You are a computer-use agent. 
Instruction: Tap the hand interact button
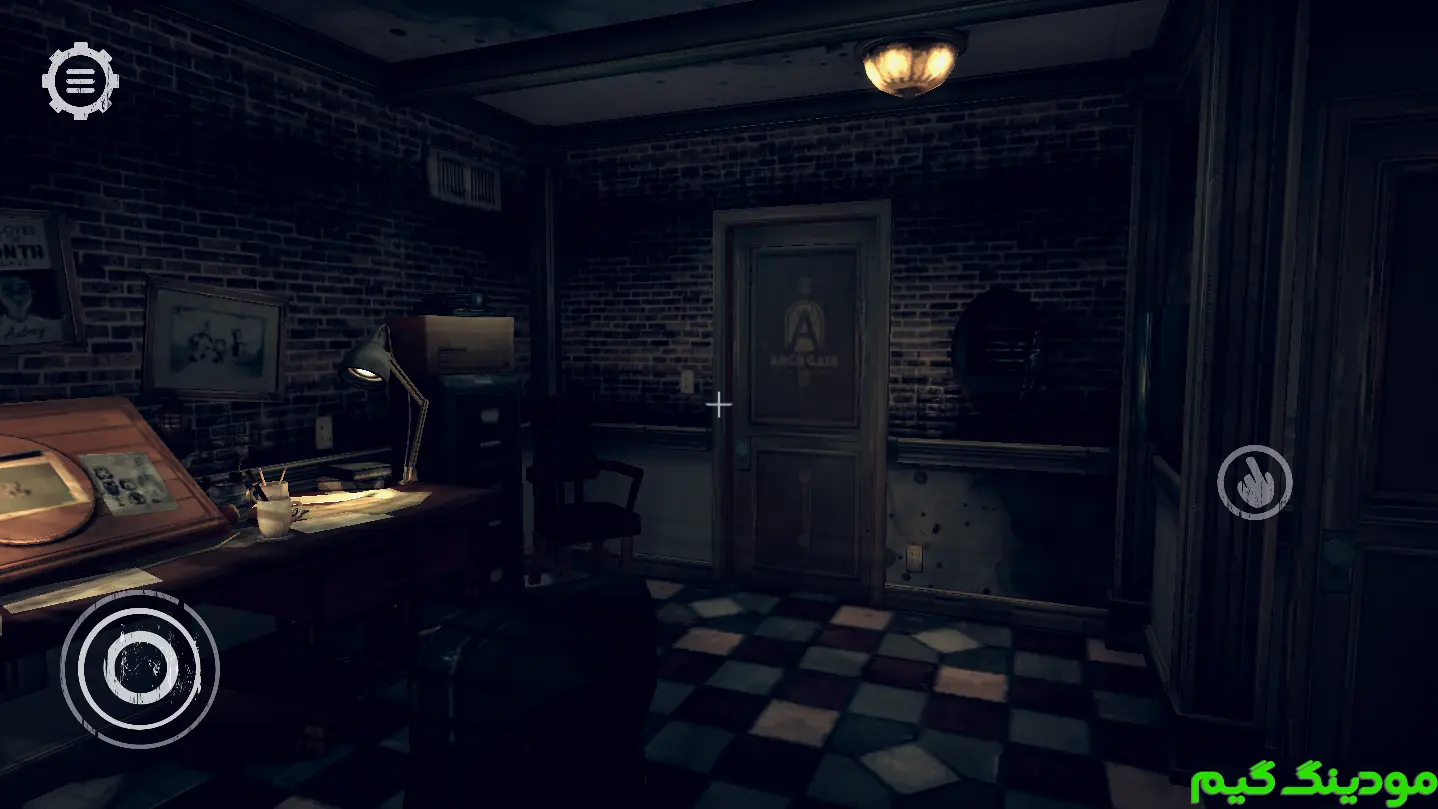tap(1254, 482)
